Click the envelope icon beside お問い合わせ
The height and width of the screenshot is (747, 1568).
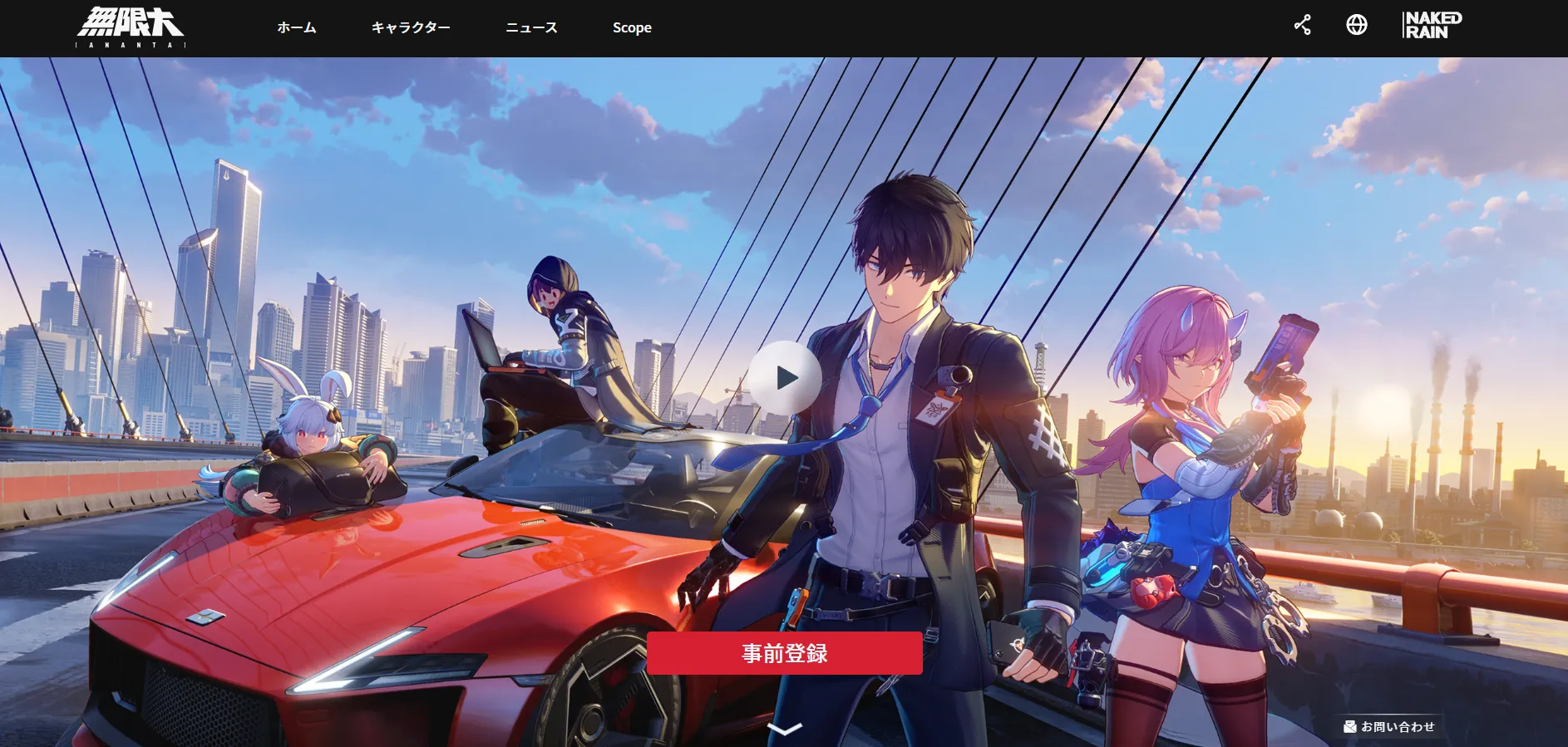1349,725
